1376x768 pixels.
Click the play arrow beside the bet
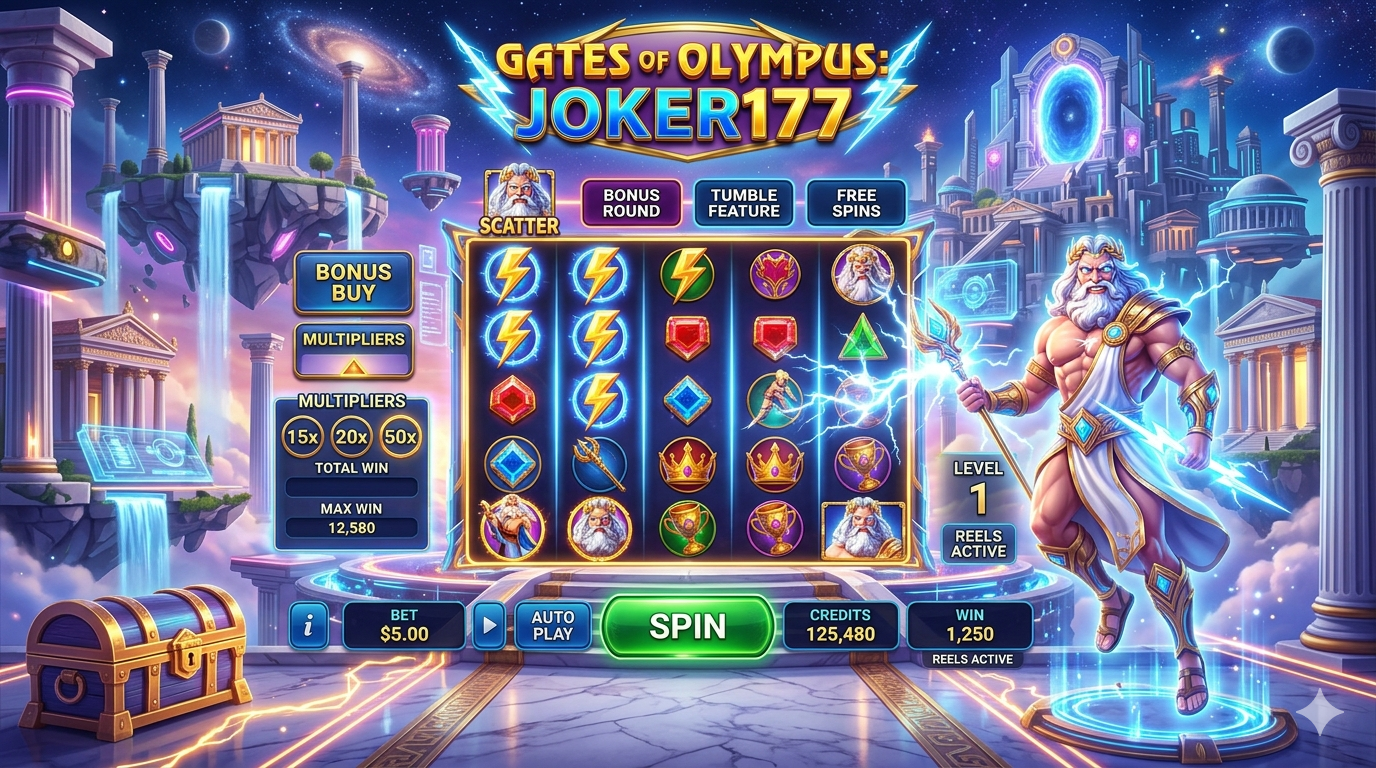[488, 626]
